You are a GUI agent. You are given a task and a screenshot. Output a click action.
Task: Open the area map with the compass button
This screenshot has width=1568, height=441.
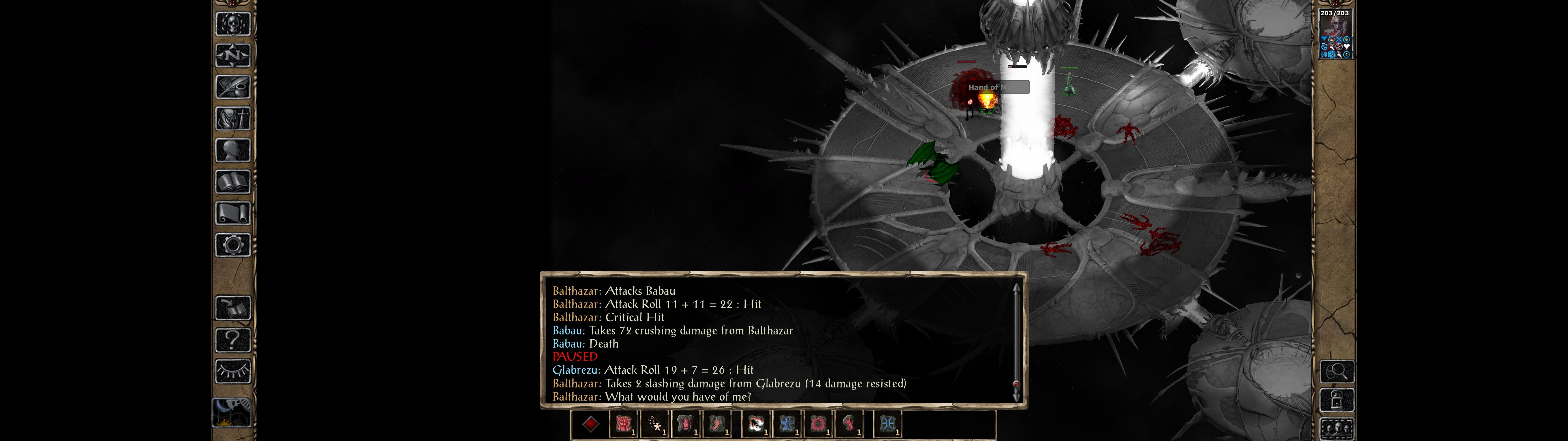(x=232, y=55)
